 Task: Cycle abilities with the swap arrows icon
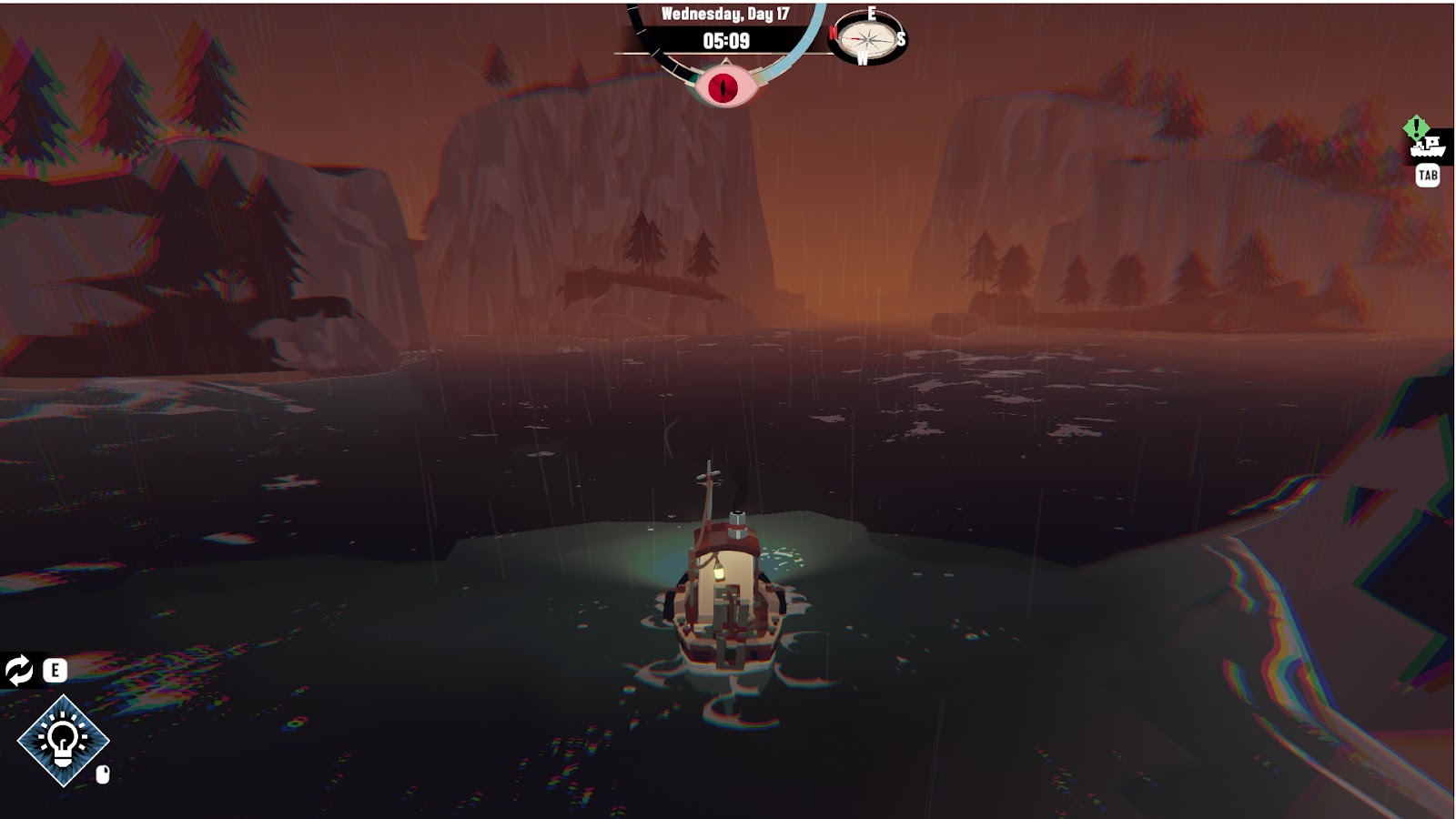point(19,671)
